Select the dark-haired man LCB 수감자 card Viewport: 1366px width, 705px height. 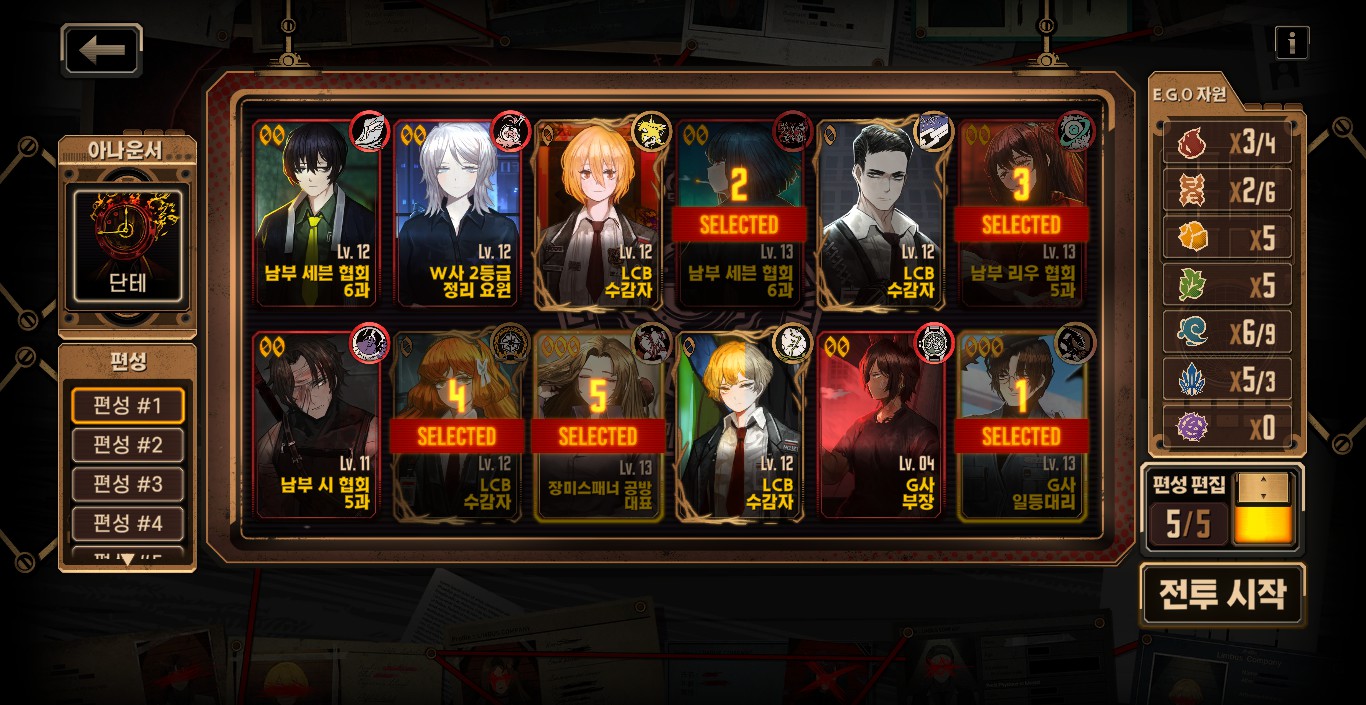pos(880,214)
